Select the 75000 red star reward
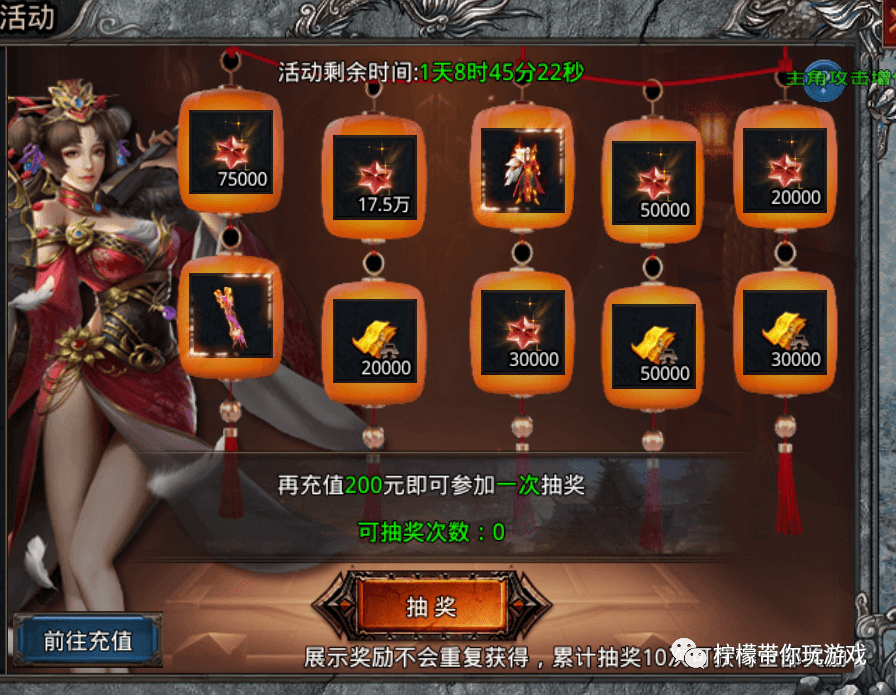This screenshot has width=896, height=695. pyautogui.click(x=230, y=153)
